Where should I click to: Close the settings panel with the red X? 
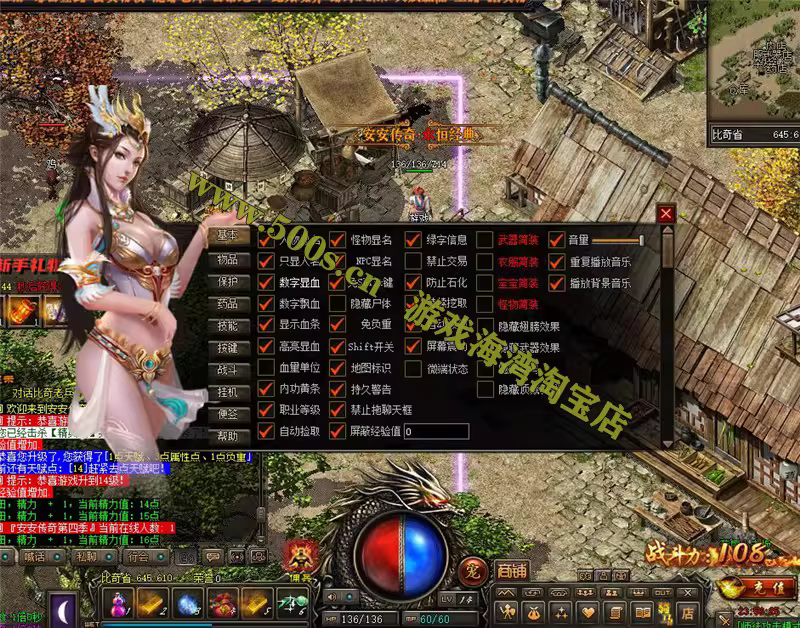(x=666, y=213)
